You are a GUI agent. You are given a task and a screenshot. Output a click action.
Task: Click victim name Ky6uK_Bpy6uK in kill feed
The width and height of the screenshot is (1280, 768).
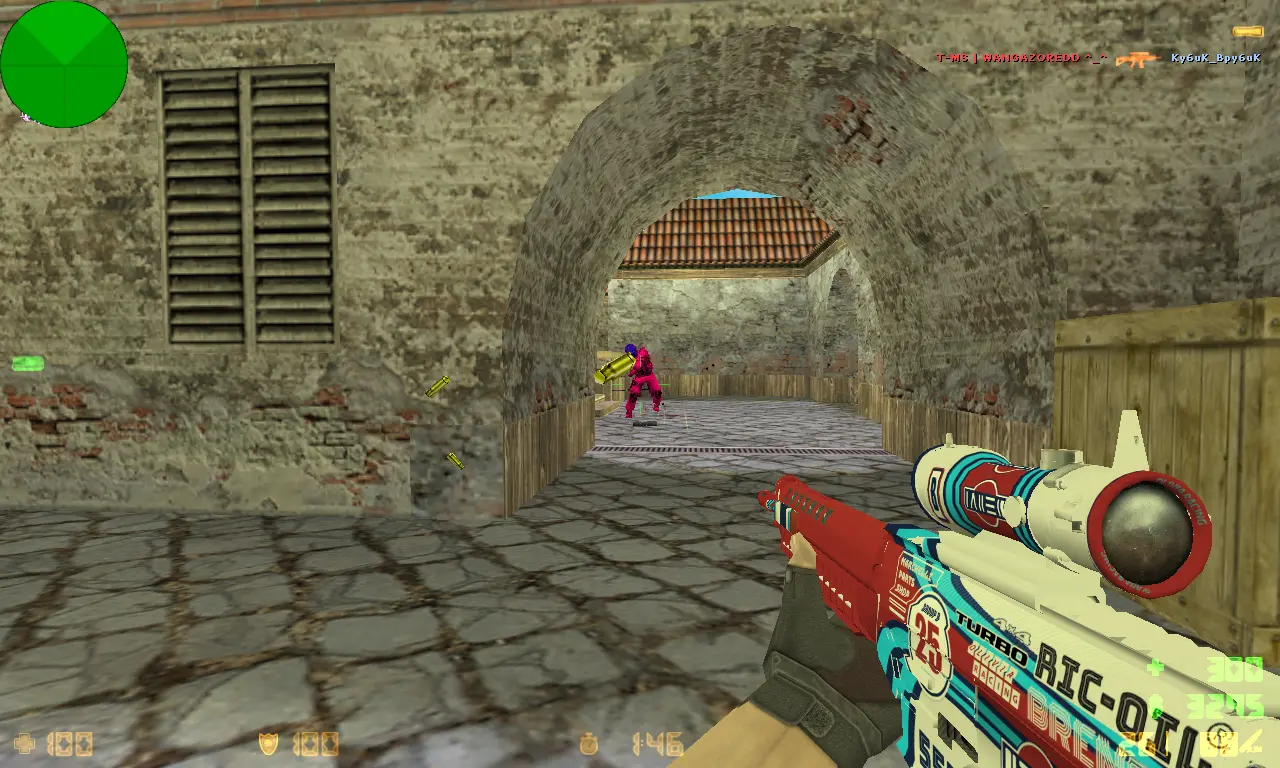(1216, 58)
